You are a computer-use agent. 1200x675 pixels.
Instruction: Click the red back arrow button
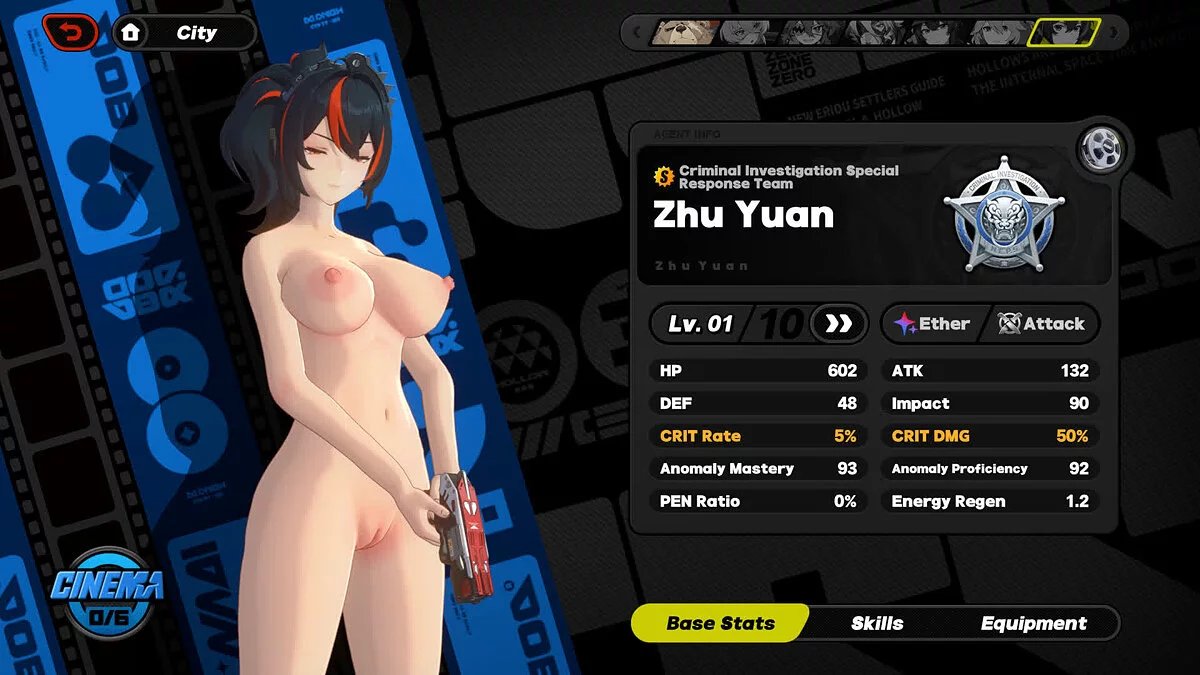[x=70, y=32]
